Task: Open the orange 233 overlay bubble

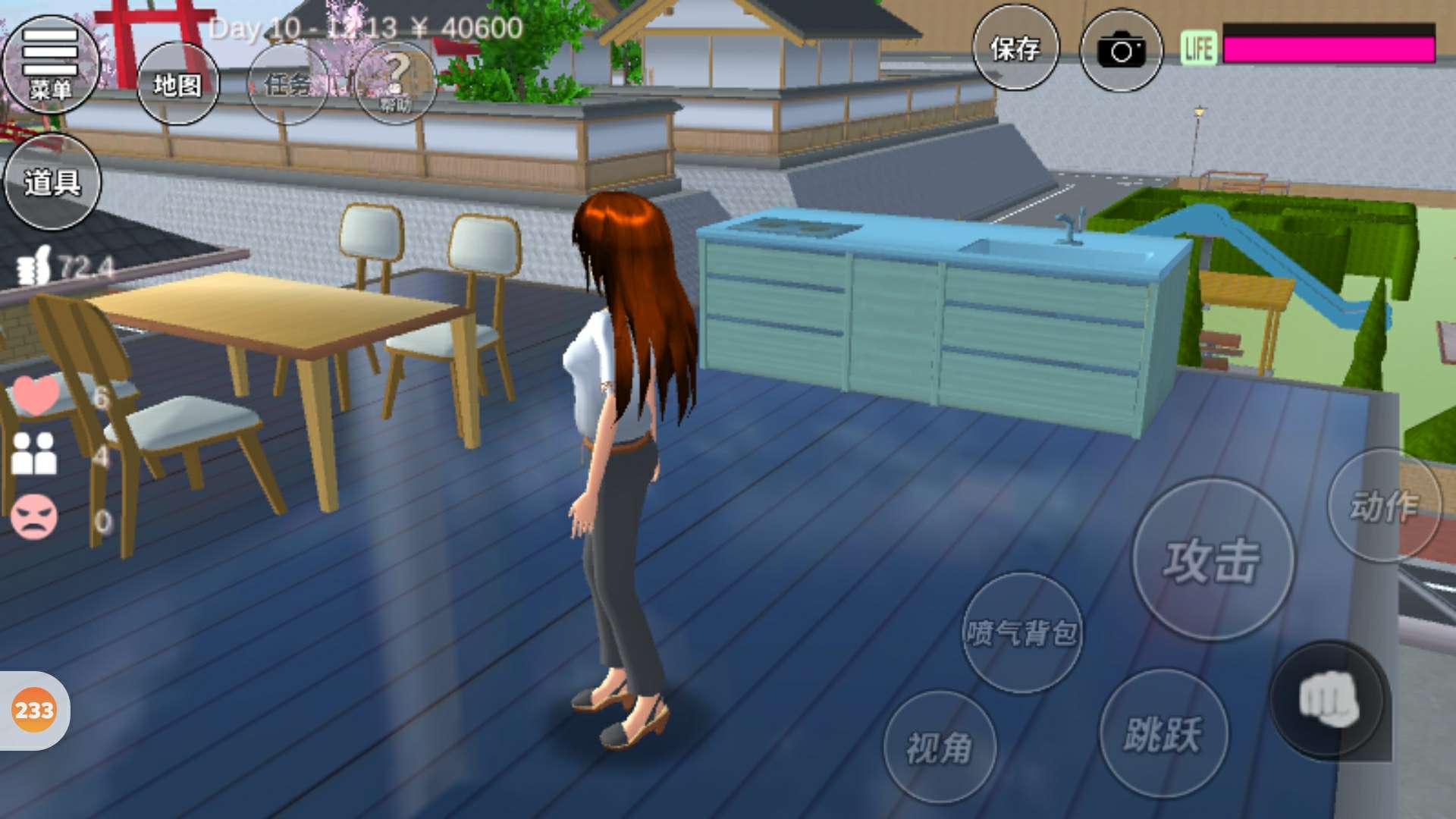Action: point(34,711)
